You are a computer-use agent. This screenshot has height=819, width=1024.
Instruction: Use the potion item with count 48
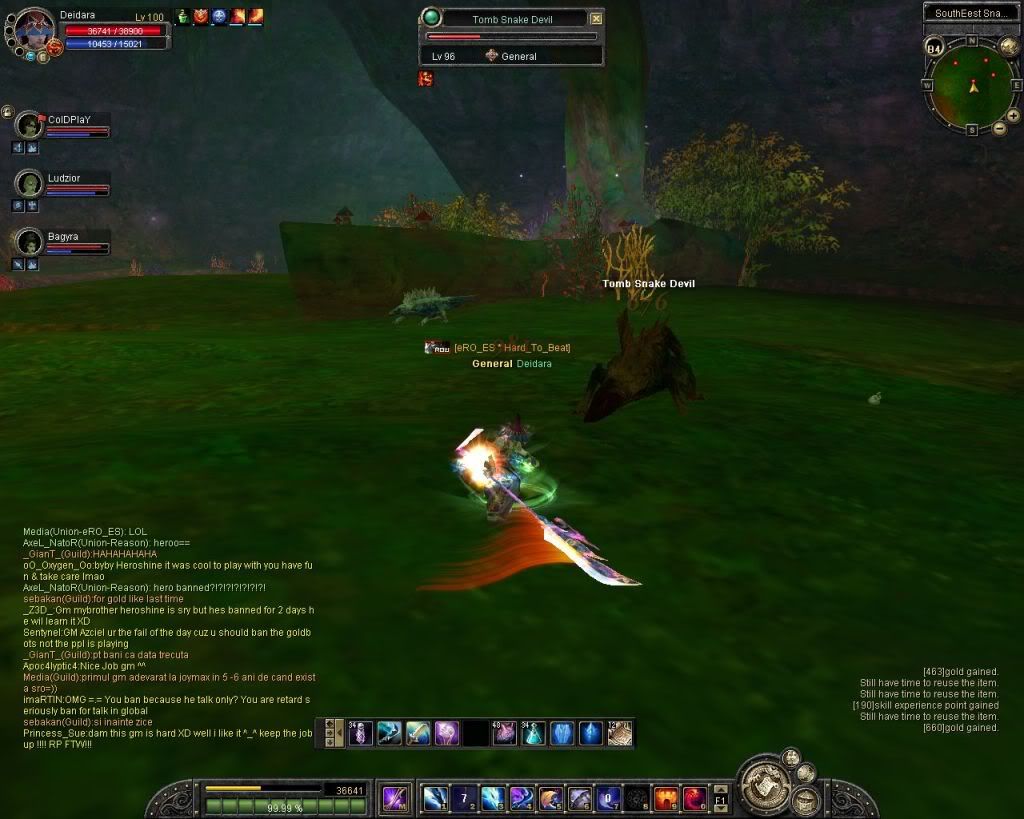click(506, 733)
